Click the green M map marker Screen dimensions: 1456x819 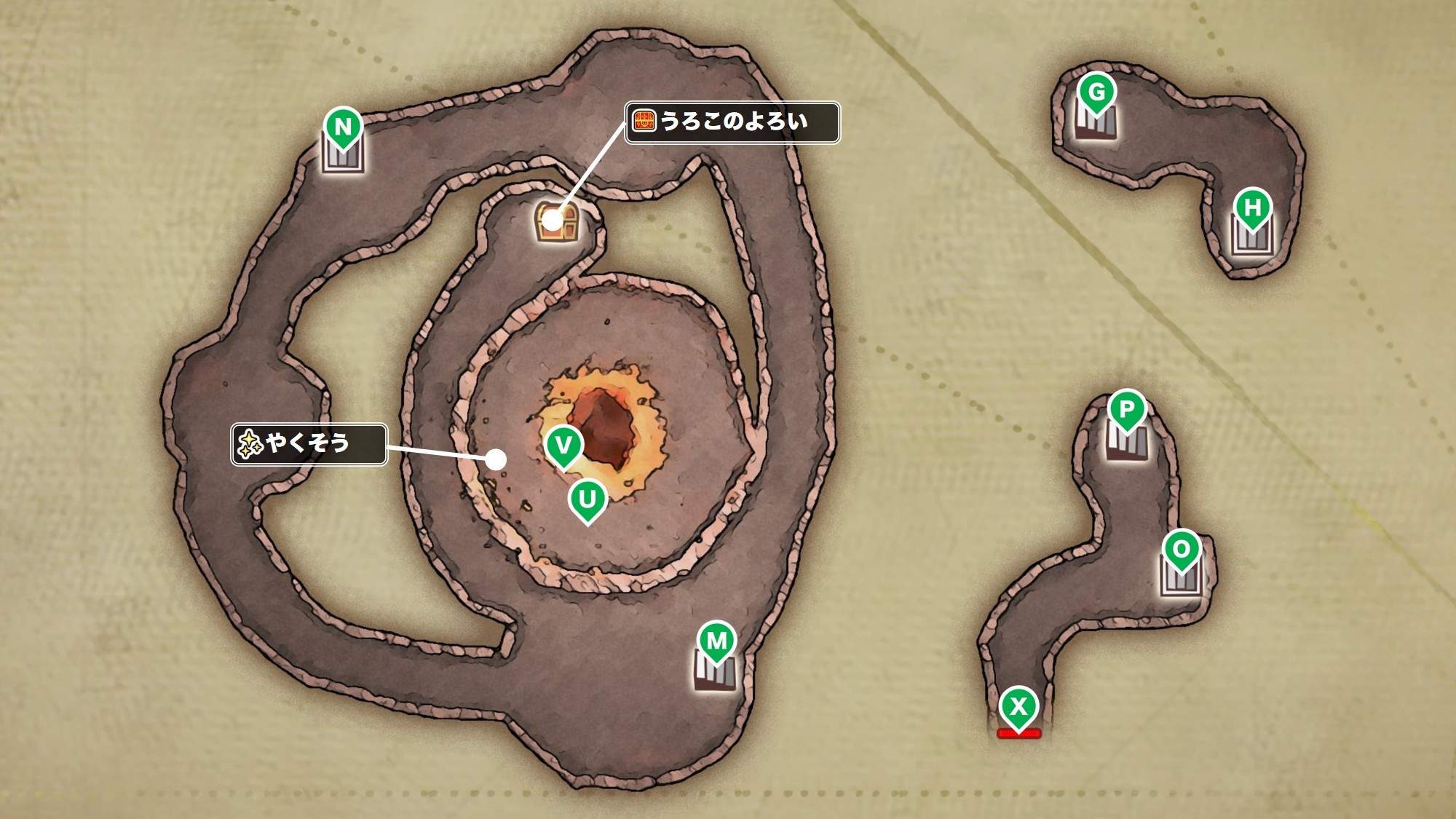pos(717,641)
